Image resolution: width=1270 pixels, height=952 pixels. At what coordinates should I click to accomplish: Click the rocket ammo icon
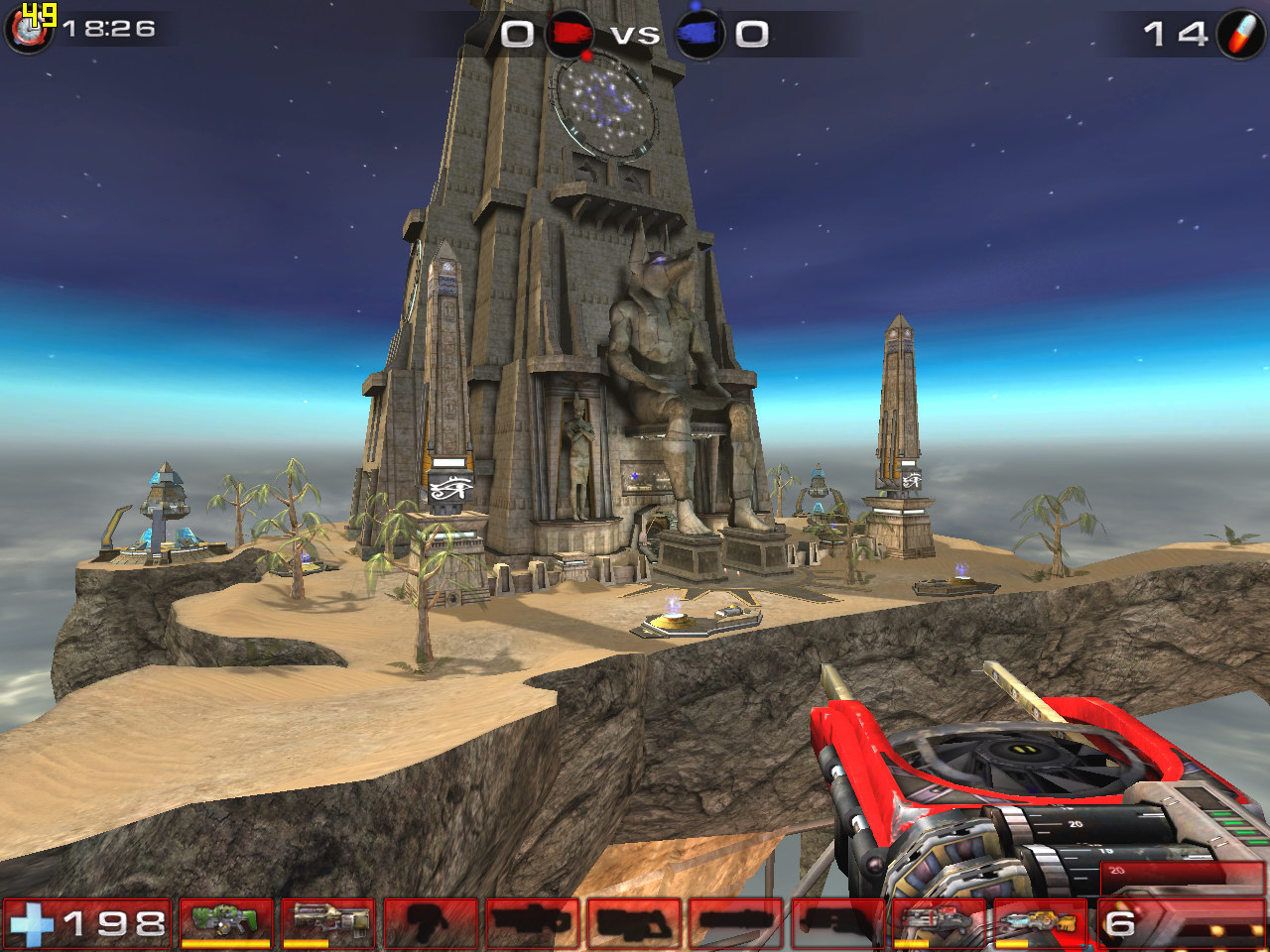click(x=1240, y=35)
